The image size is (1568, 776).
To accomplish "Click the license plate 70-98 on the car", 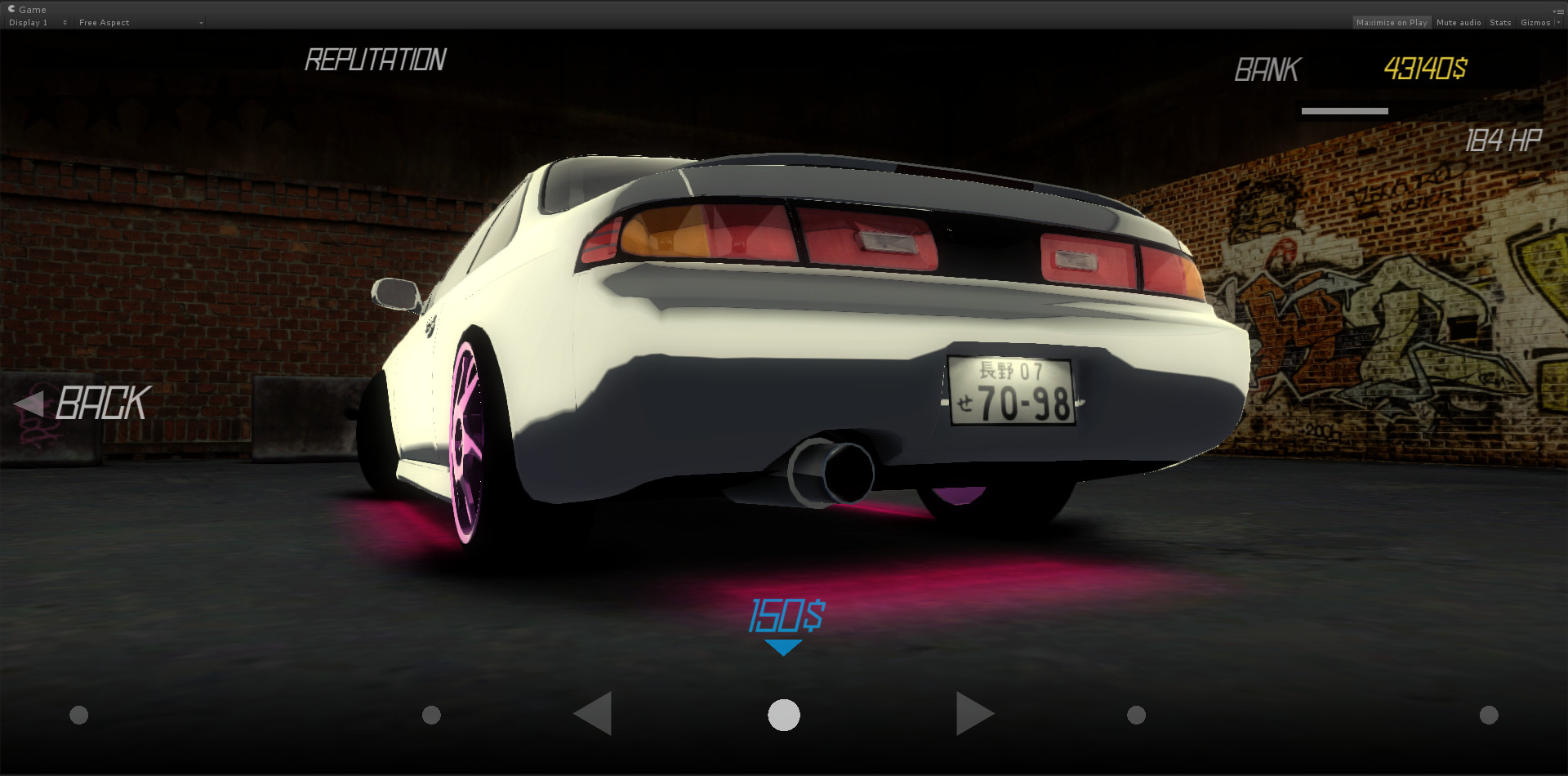I will tap(1010, 392).
